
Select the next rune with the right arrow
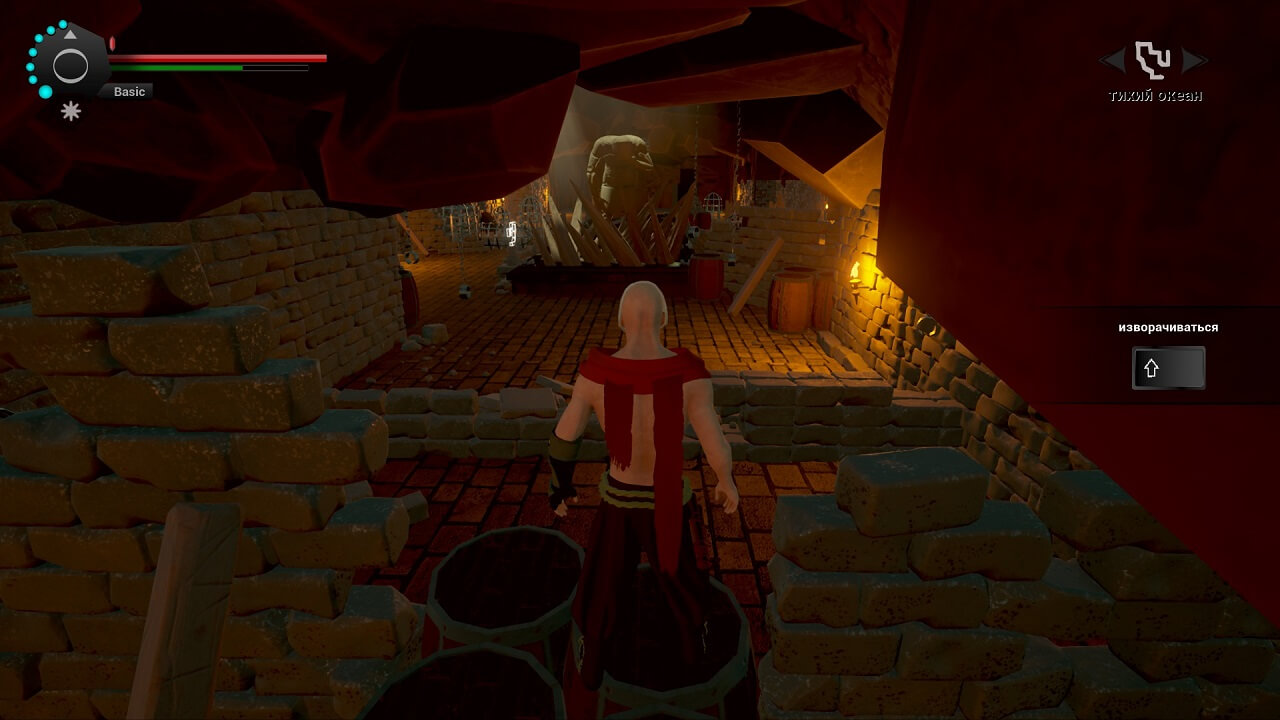pyautogui.click(x=1195, y=61)
